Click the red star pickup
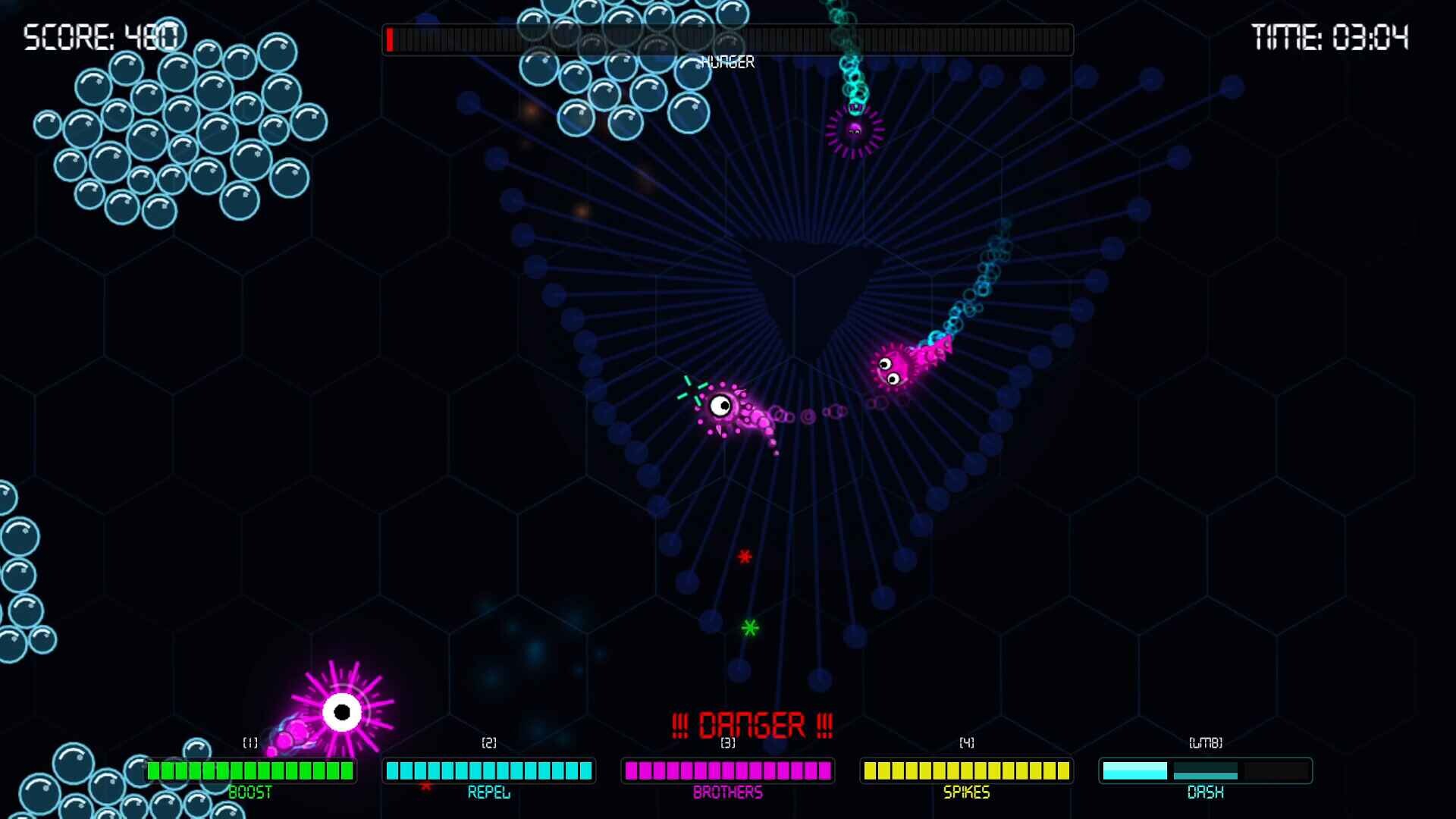The width and height of the screenshot is (1456, 819). [x=745, y=557]
